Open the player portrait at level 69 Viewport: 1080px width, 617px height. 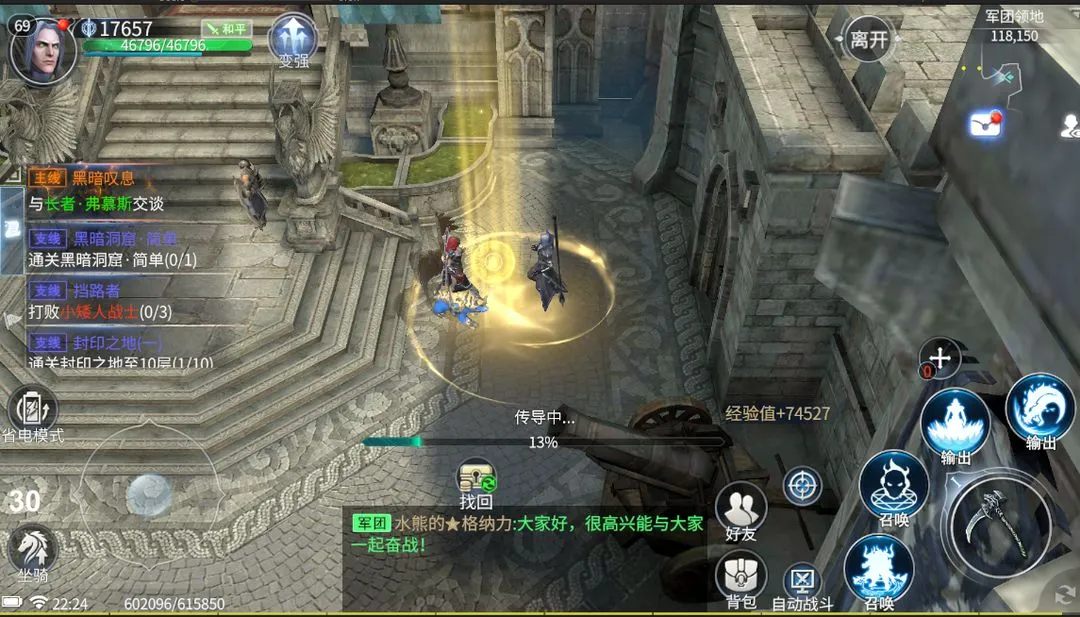click(43, 50)
